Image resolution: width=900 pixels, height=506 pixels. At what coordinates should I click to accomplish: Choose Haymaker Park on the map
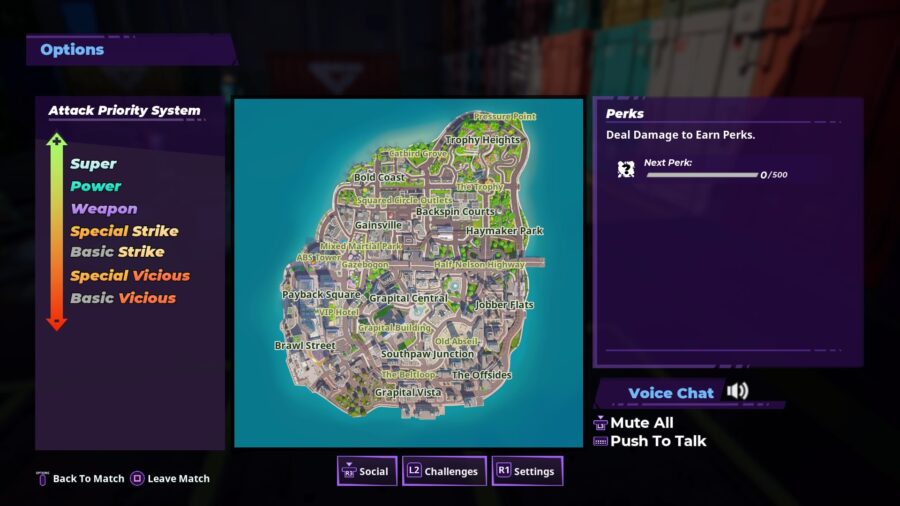[504, 231]
